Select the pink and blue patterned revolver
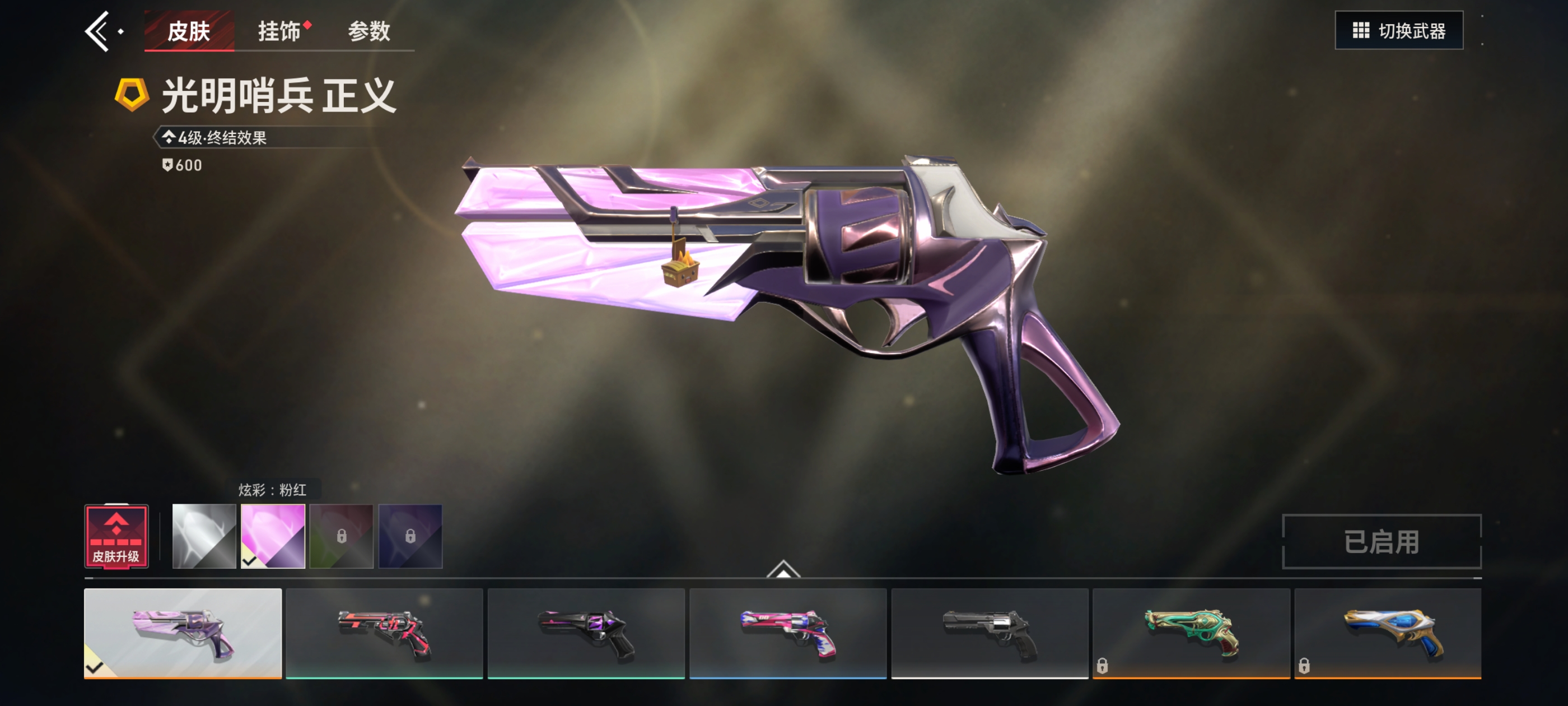The height and width of the screenshot is (706, 1568). tap(788, 633)
